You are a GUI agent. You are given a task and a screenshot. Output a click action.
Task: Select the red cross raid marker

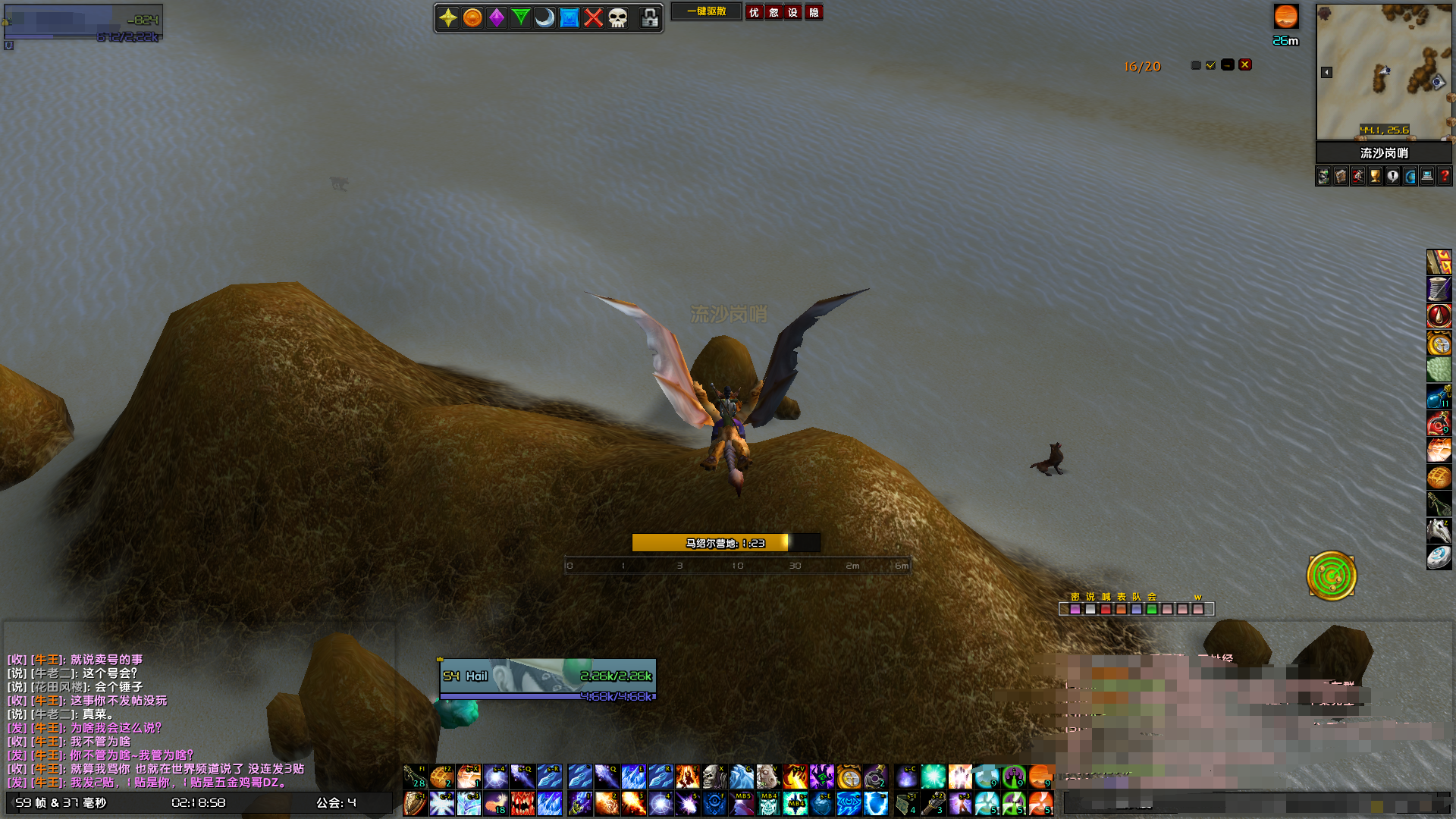pos(594,17)
